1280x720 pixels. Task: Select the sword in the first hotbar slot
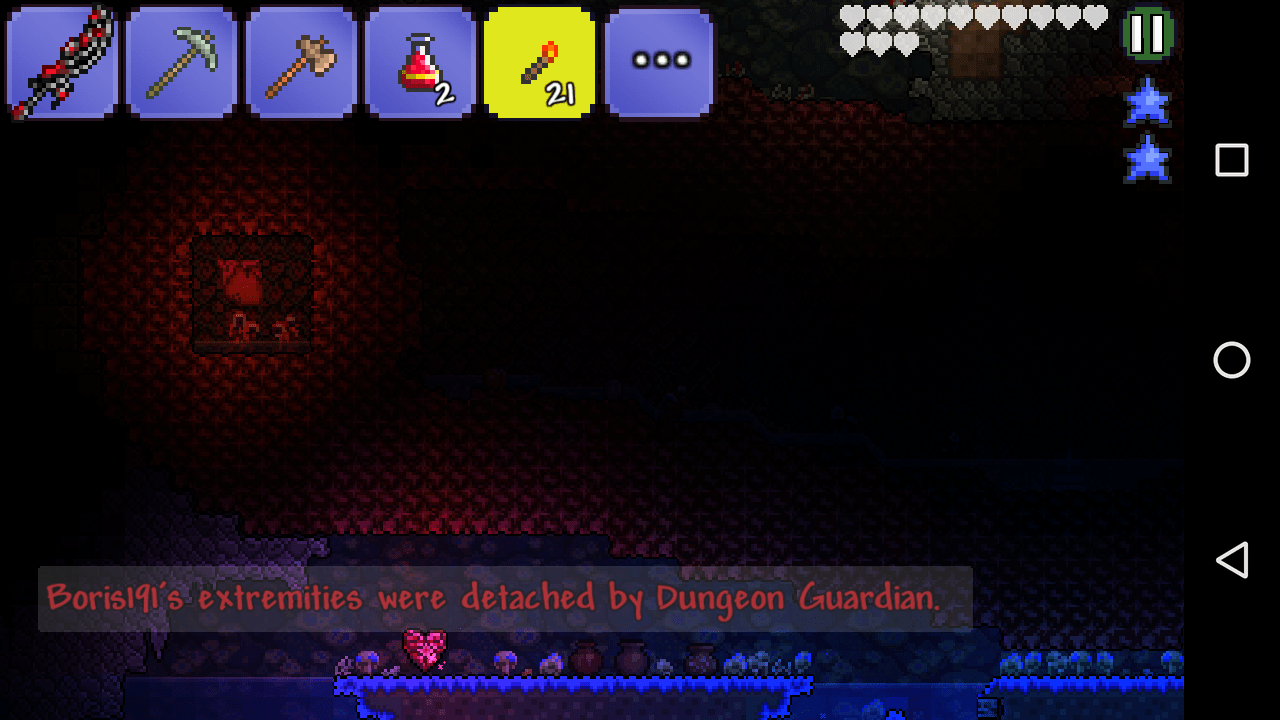point(61,62)
